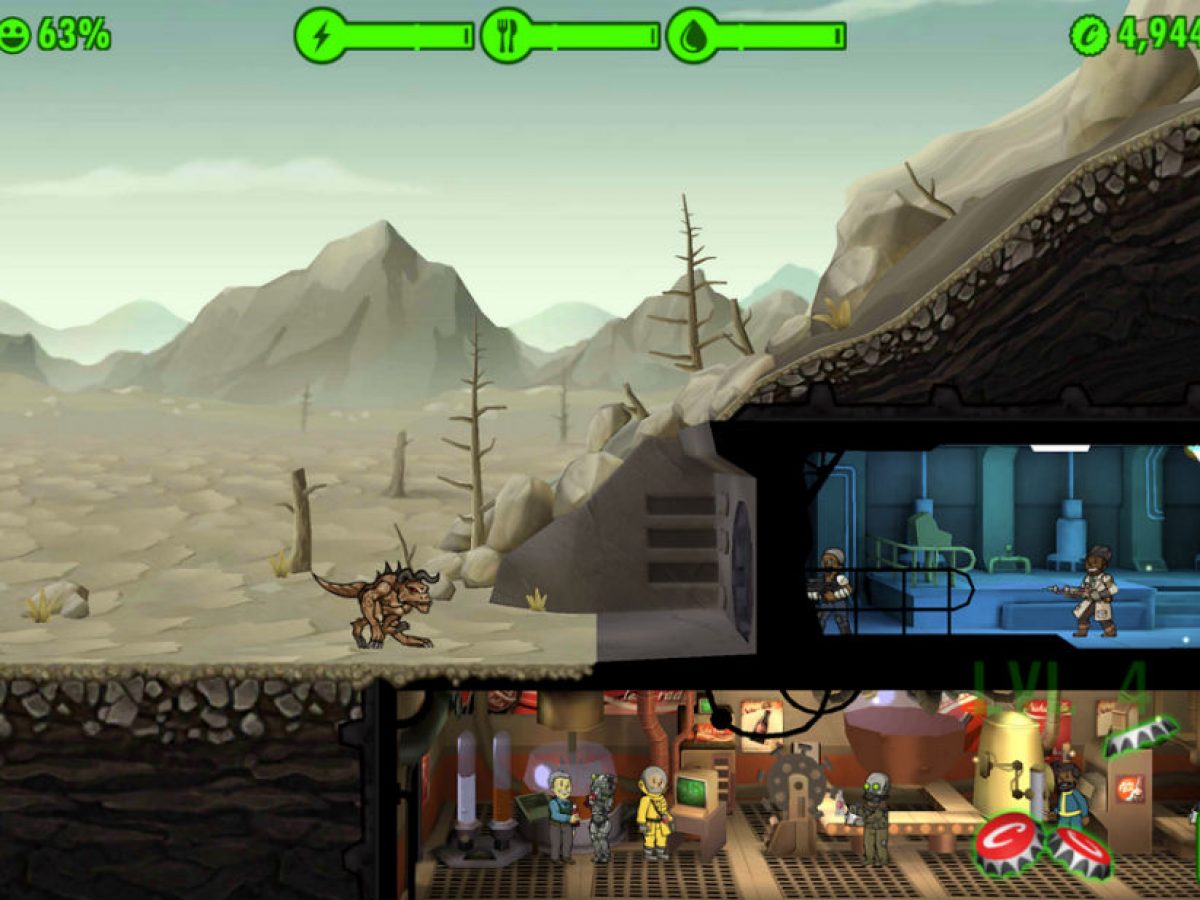
Task: Select the lightning bolt power icon
Action: [x=320, y=36]
